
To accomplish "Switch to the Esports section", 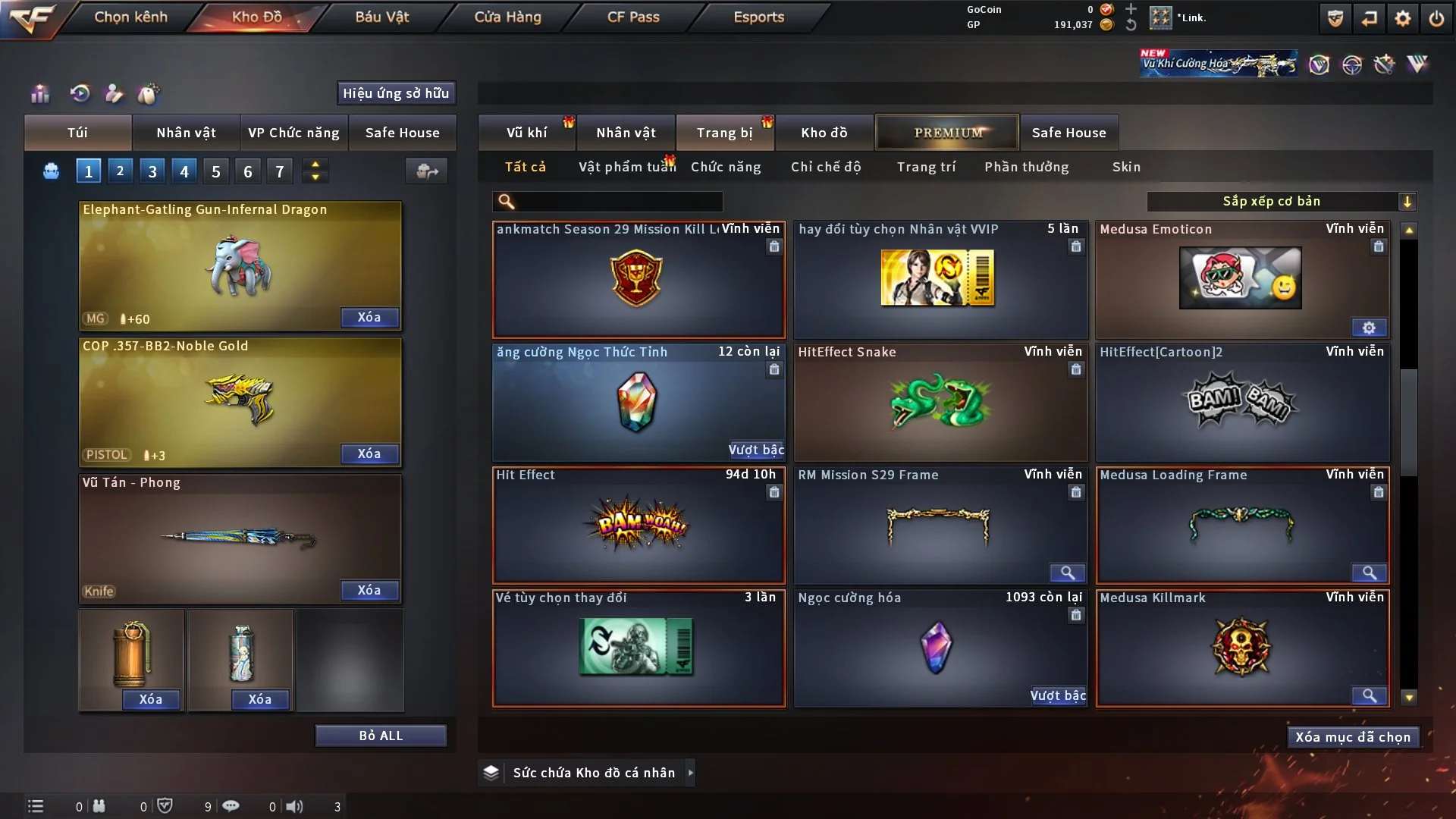I will pyautogui.click(x=758, y=17).
